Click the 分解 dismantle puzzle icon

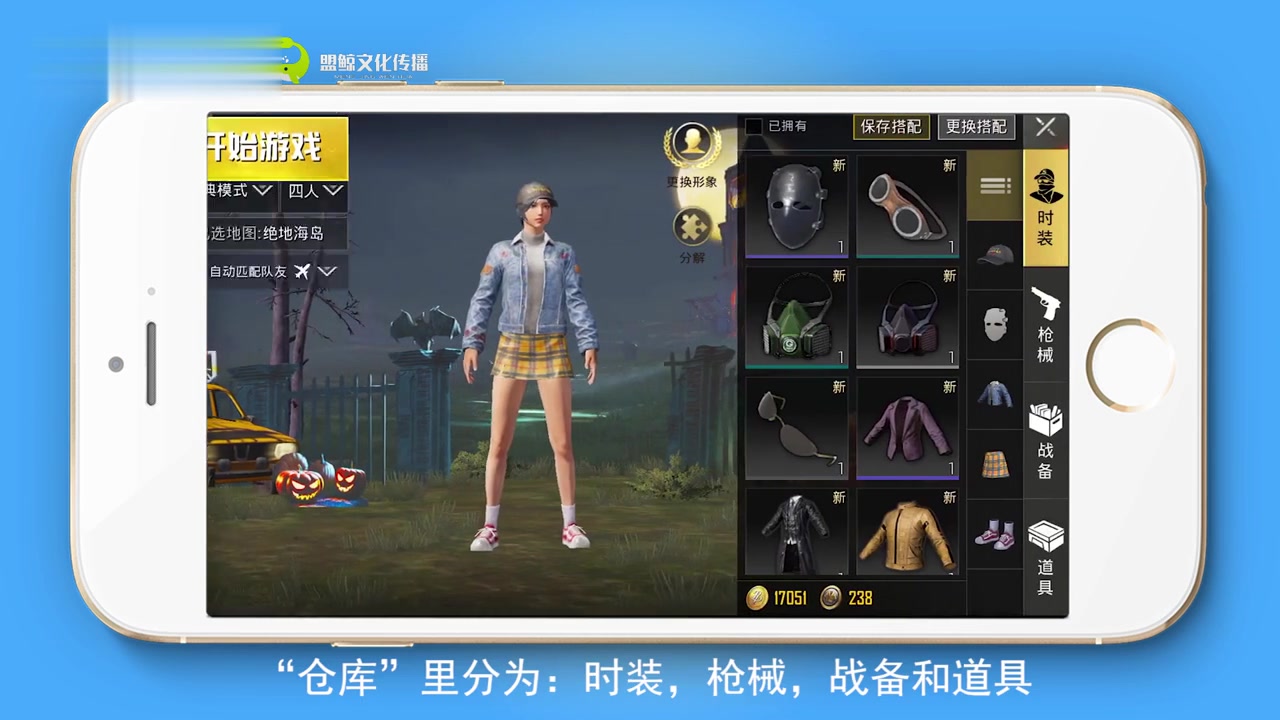pyautogui.click(x=693, y=228)
